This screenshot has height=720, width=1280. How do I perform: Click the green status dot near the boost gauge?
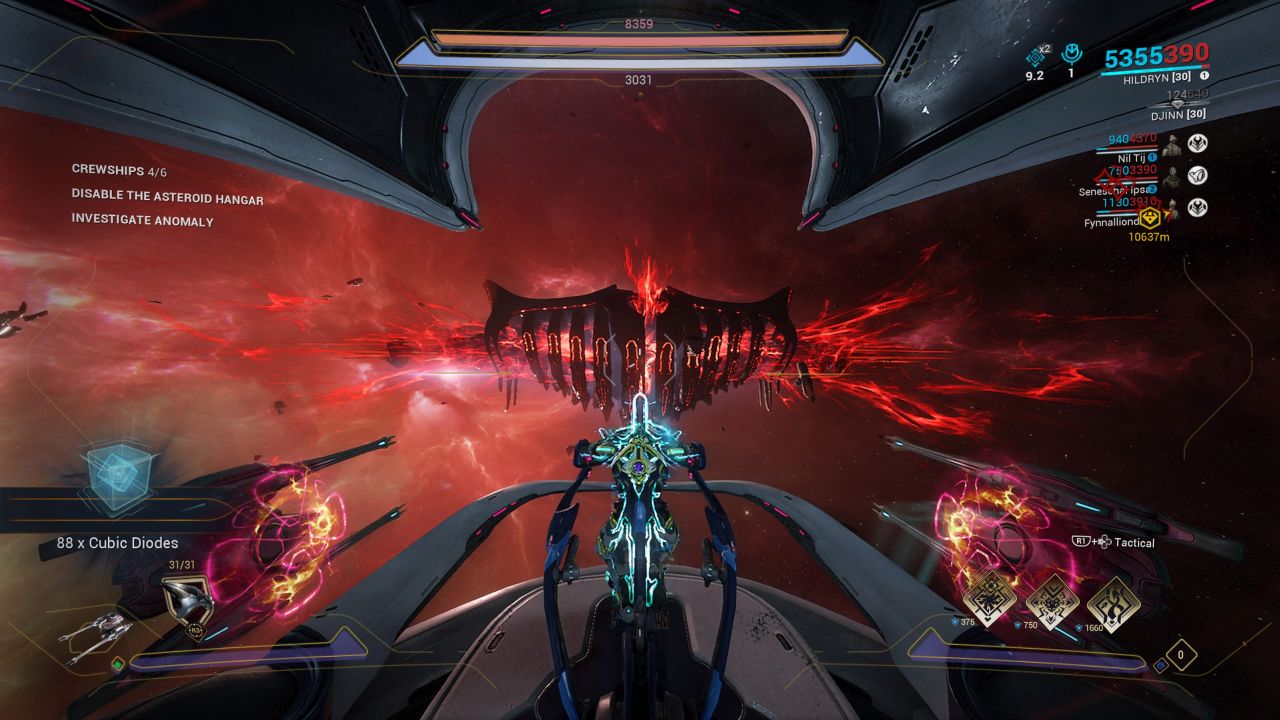click(x=118, y=664)
